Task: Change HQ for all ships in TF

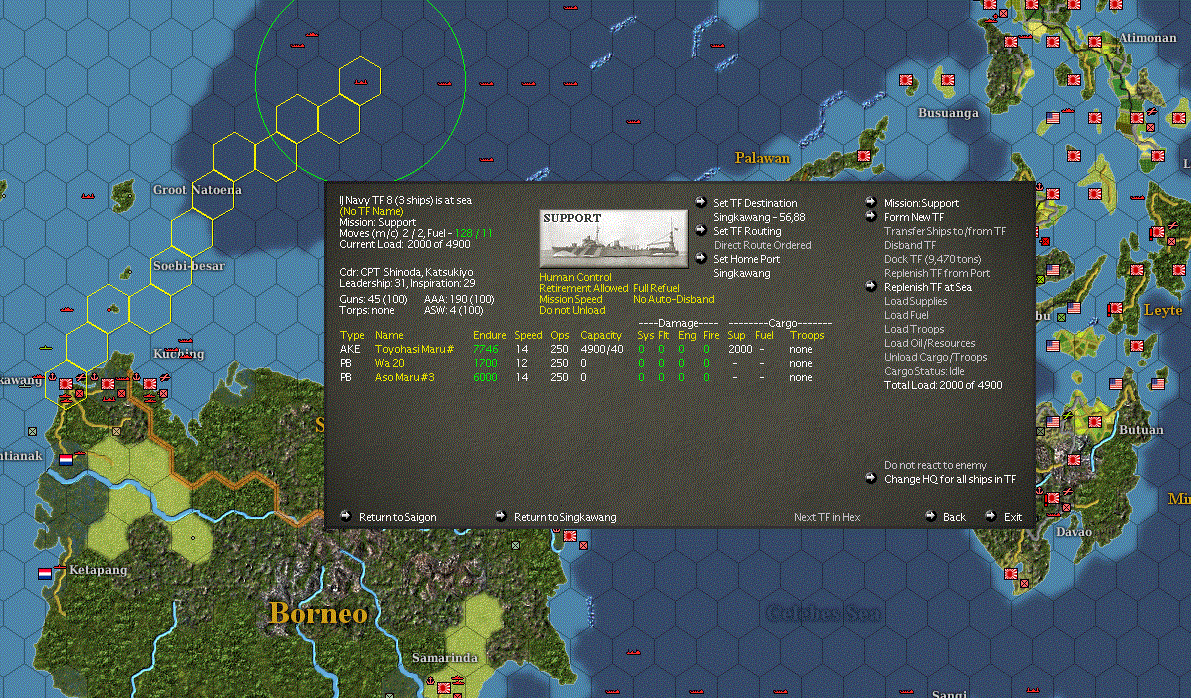Action: coord(949,479)
